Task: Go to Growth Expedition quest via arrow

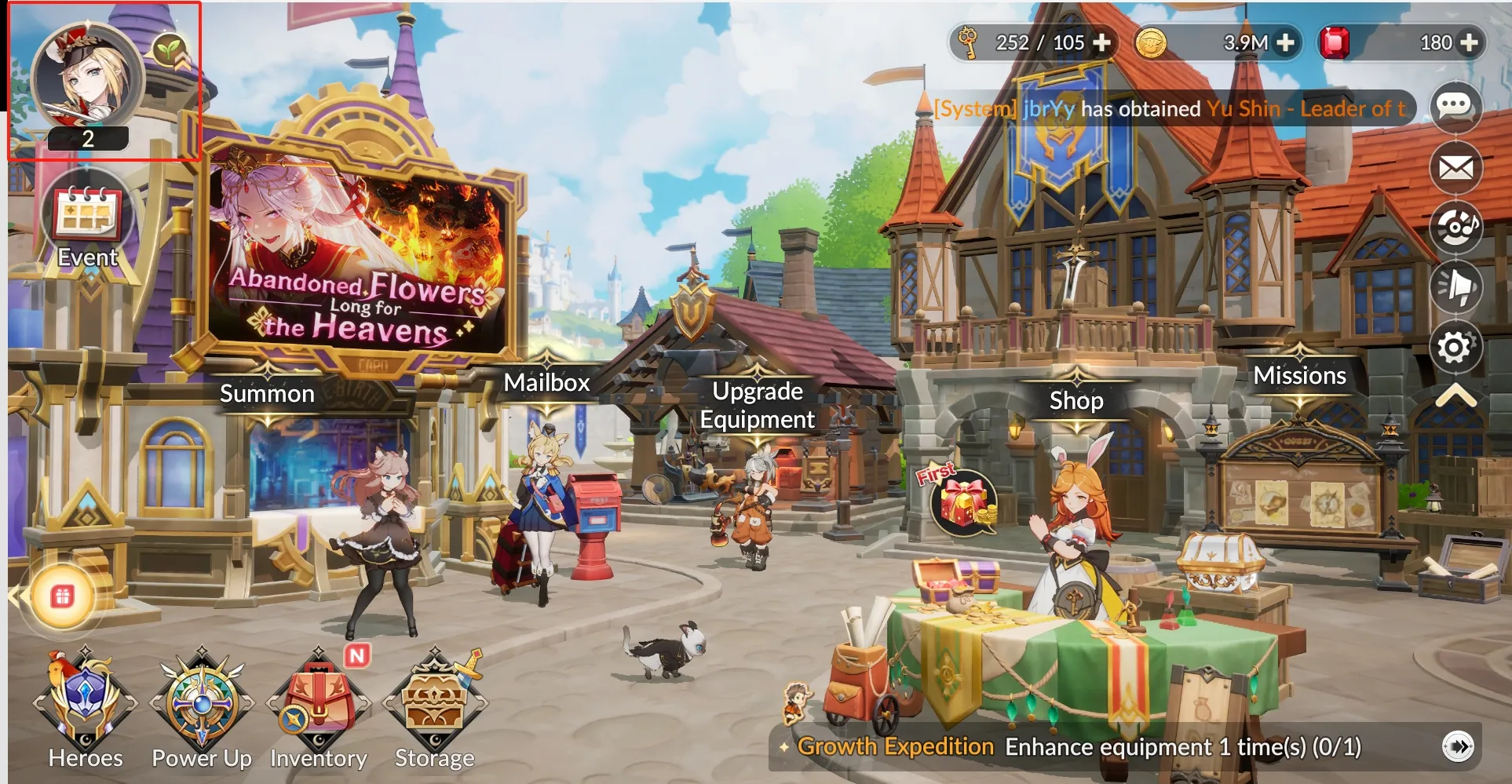Action: [1458, 746]
